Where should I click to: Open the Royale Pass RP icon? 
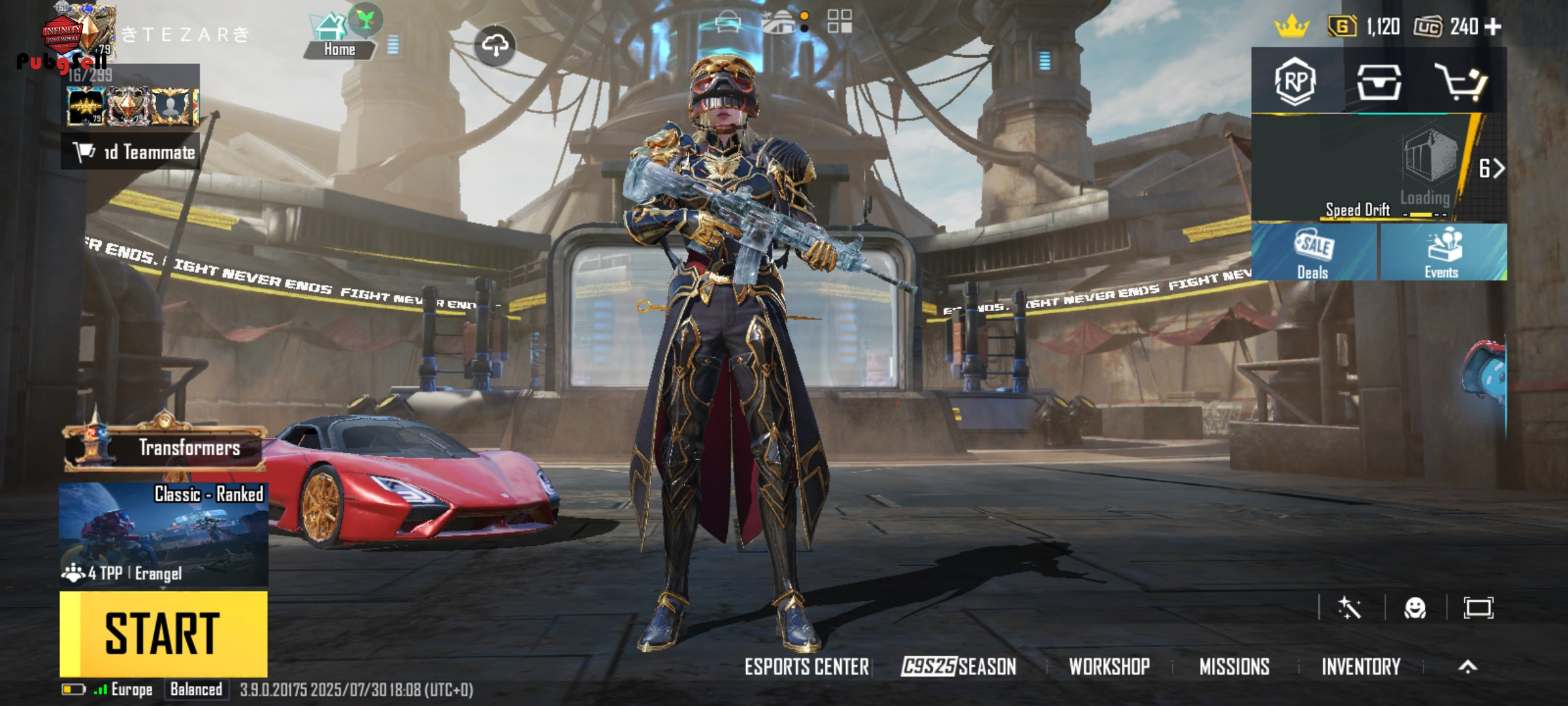[1295, 82]
